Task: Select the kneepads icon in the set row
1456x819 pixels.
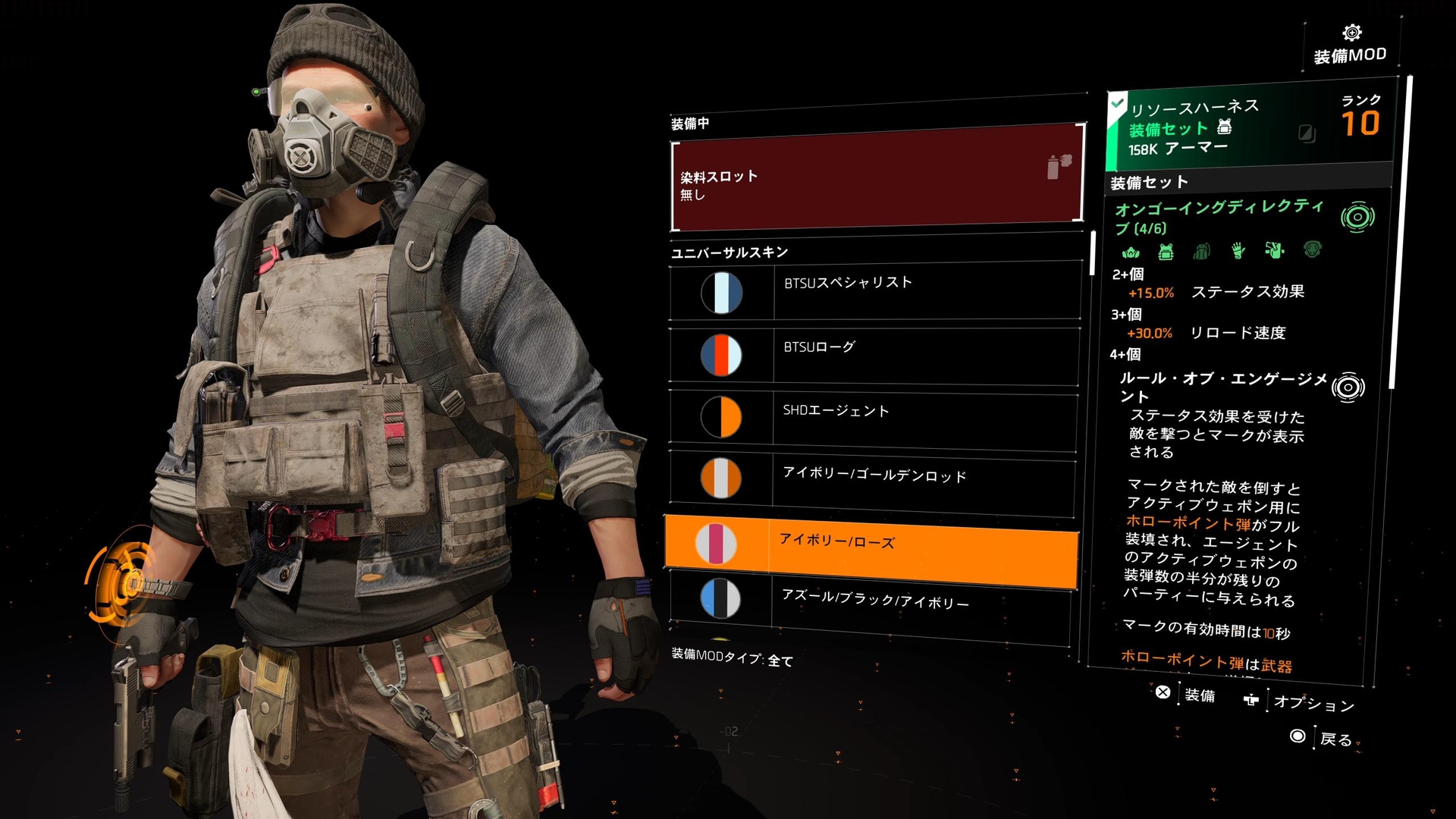Action: click(1310, 252)
